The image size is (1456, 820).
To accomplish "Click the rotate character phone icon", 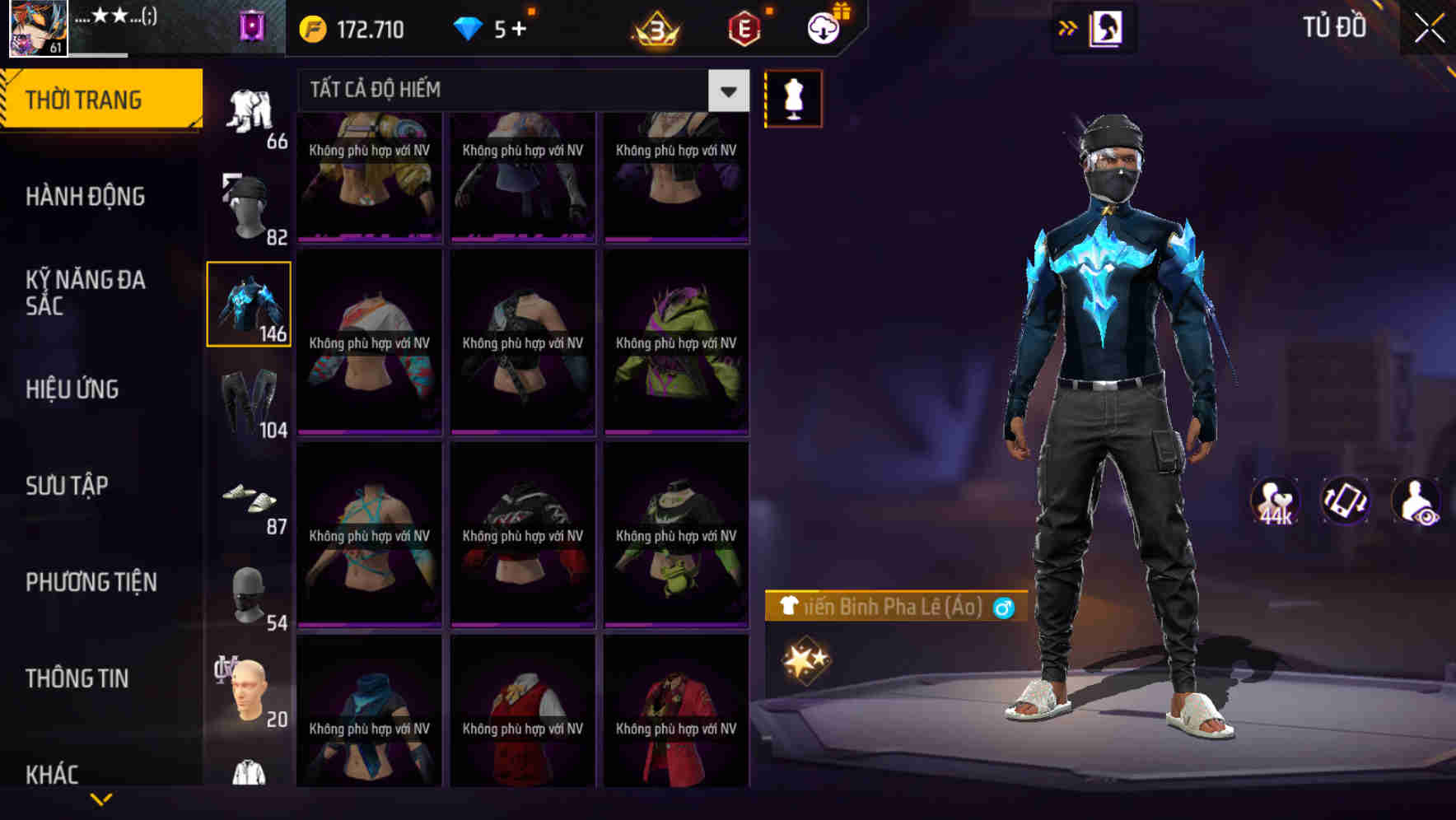I will pyautogui.click(x=1347, y=501).
